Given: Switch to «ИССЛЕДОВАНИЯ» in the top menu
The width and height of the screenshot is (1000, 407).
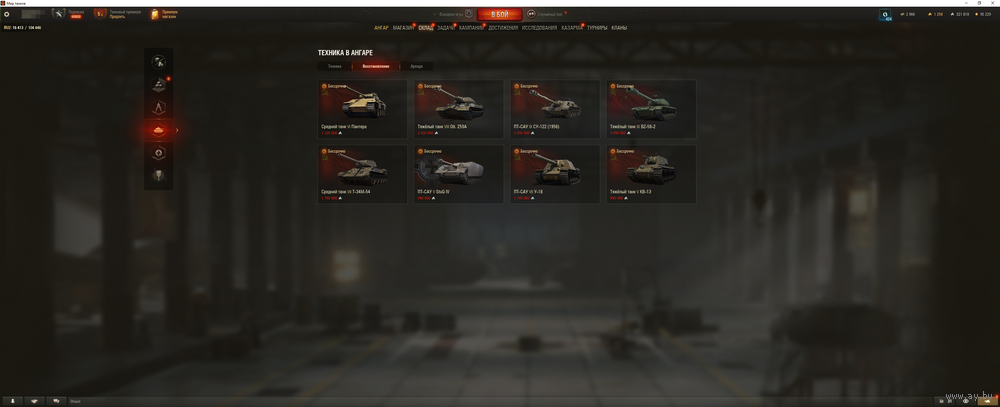Looking at the screenshot, I should pos(539,28).
